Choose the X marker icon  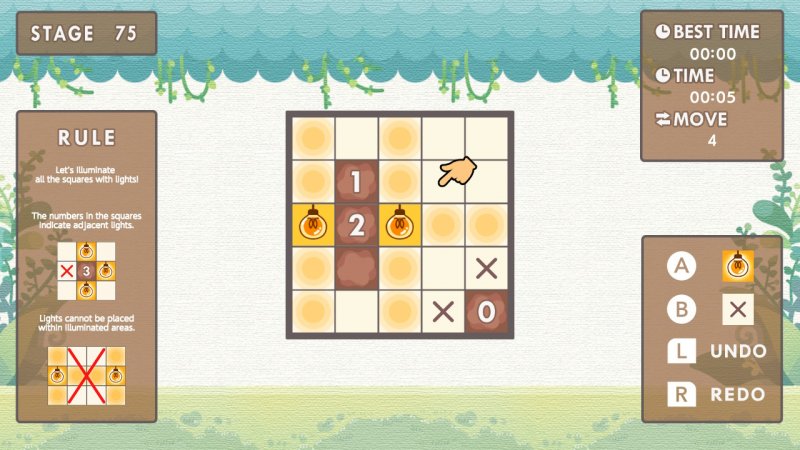[738, 309]
